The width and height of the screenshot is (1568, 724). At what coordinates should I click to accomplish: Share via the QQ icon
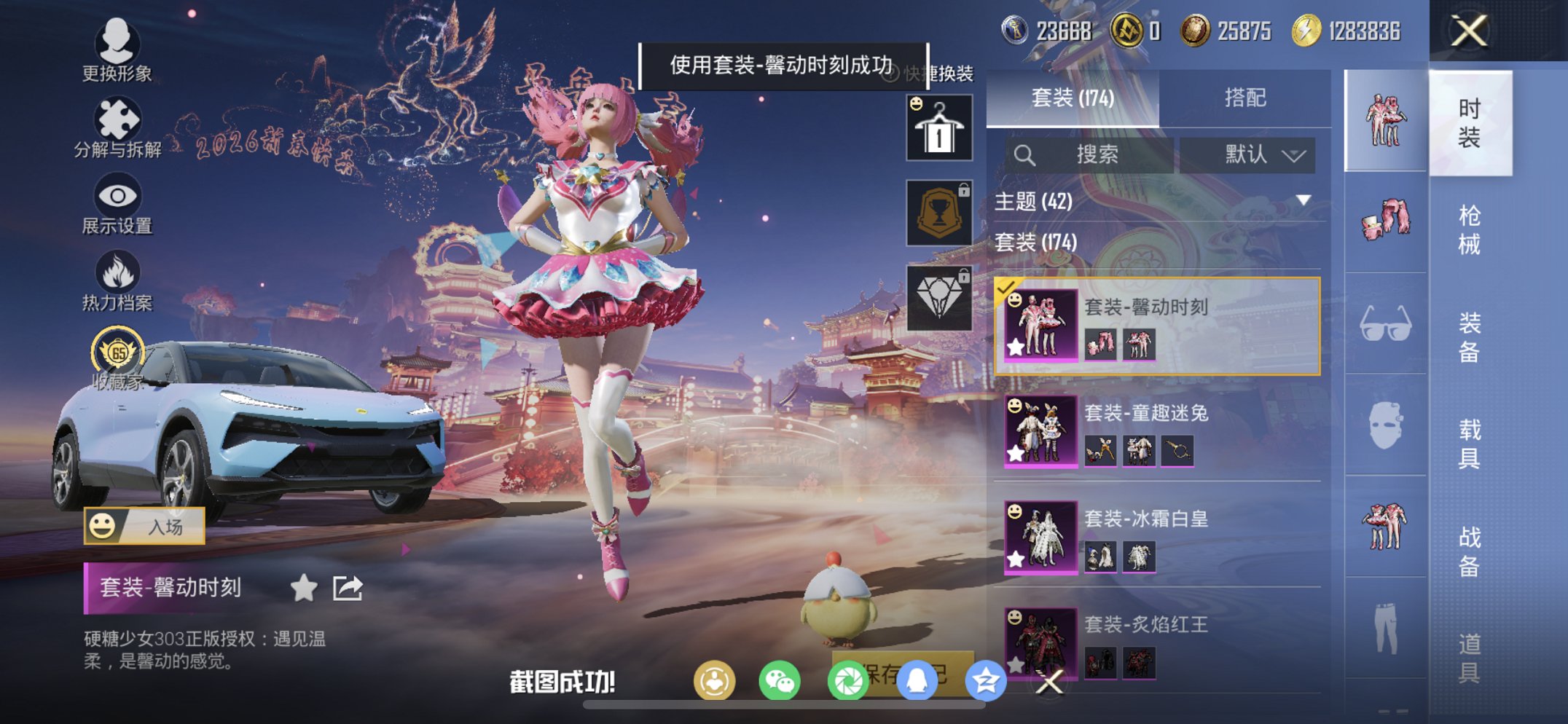(918, 682)
